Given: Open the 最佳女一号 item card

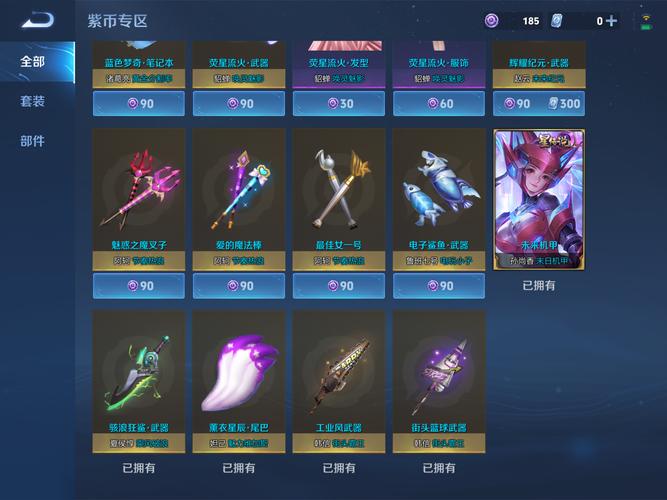Looking at the screenshot, I should tap(338, 198).
